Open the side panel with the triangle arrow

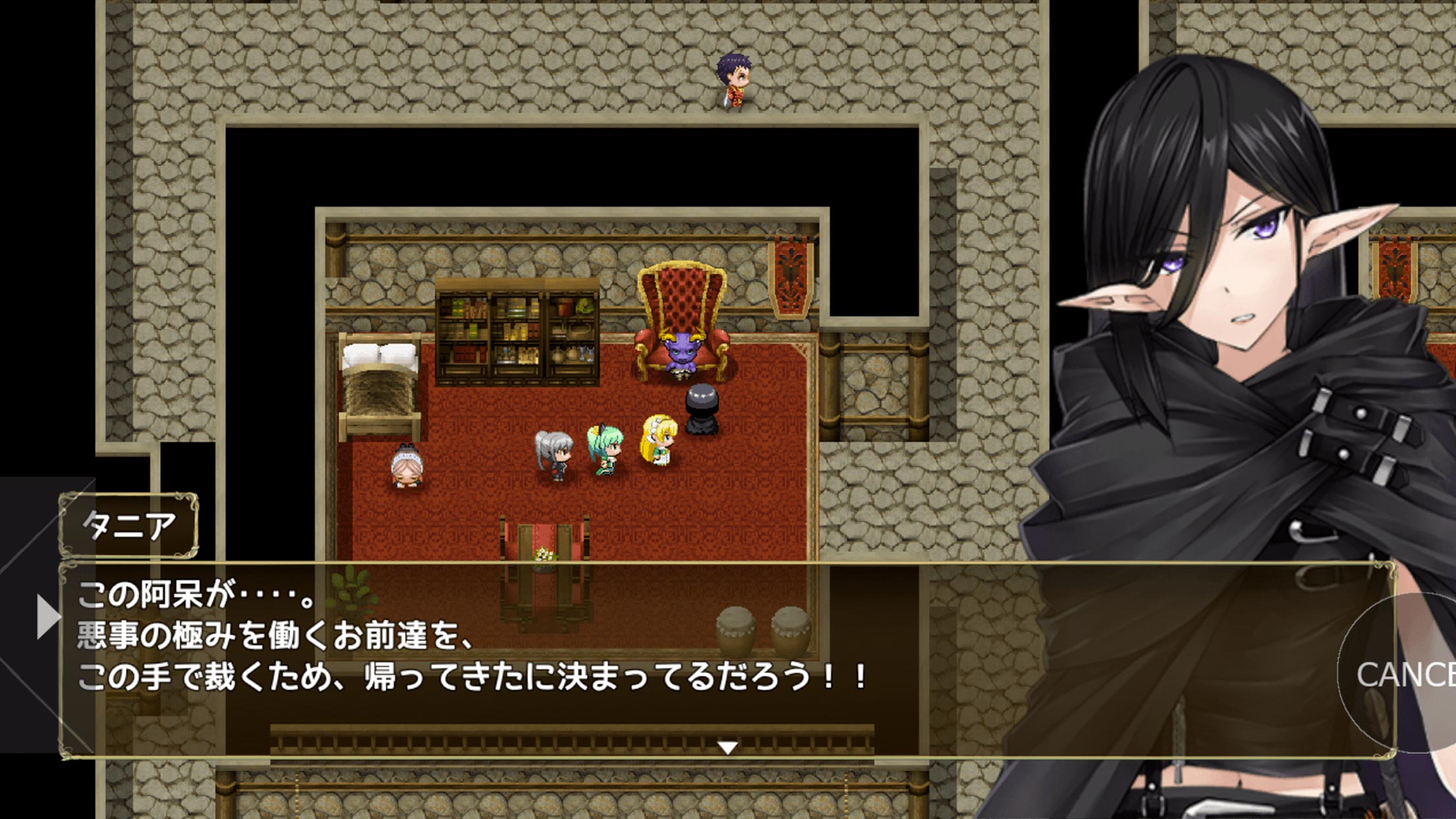(x=47, y=617)
